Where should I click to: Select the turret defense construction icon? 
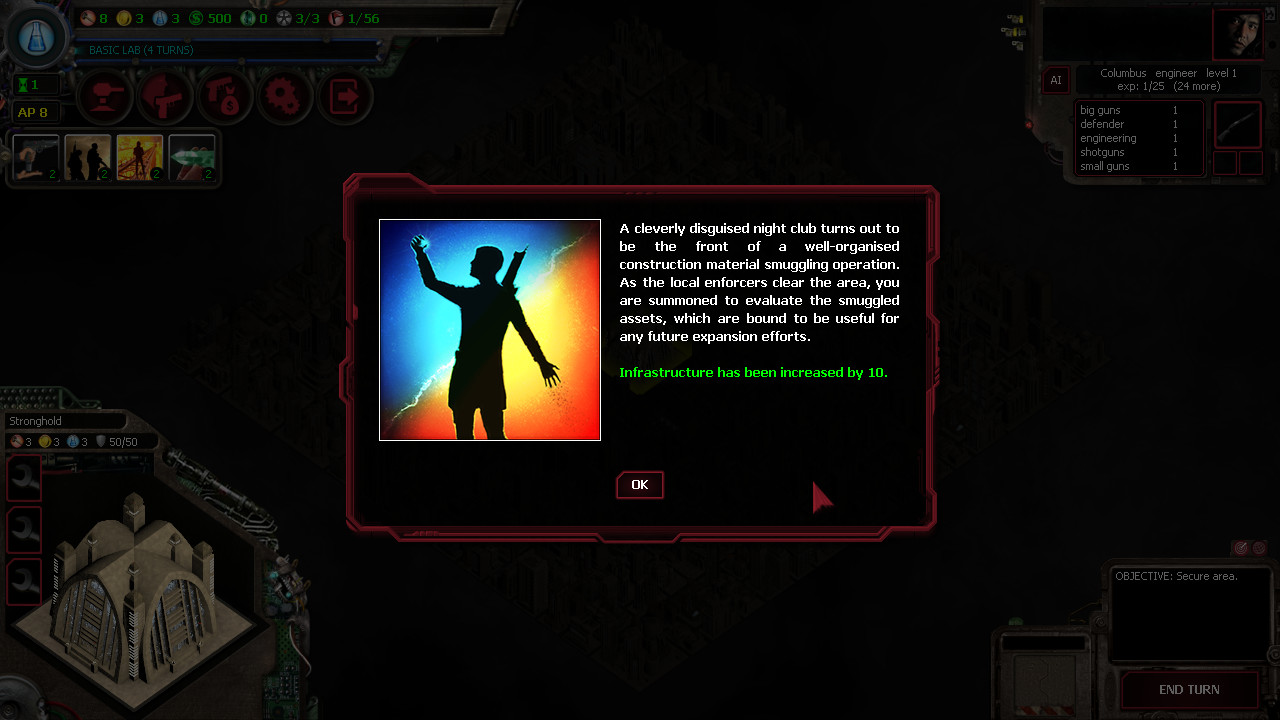pyautogui.click(x=104, y=96)
